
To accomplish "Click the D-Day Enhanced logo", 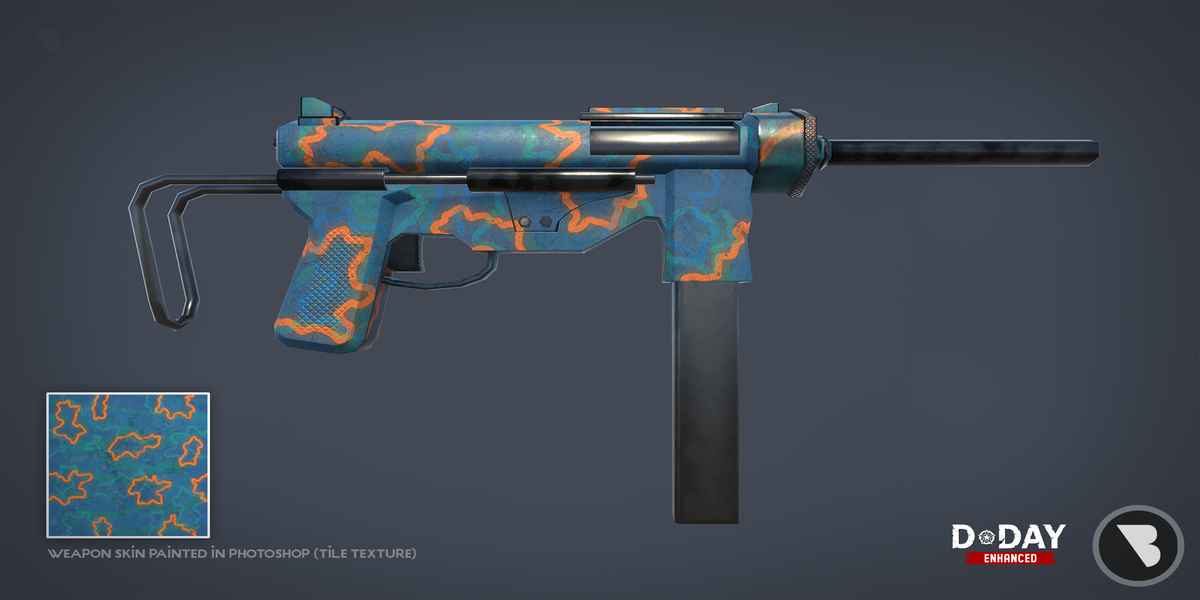I will pyautogui.click(x=1008, y=543).
